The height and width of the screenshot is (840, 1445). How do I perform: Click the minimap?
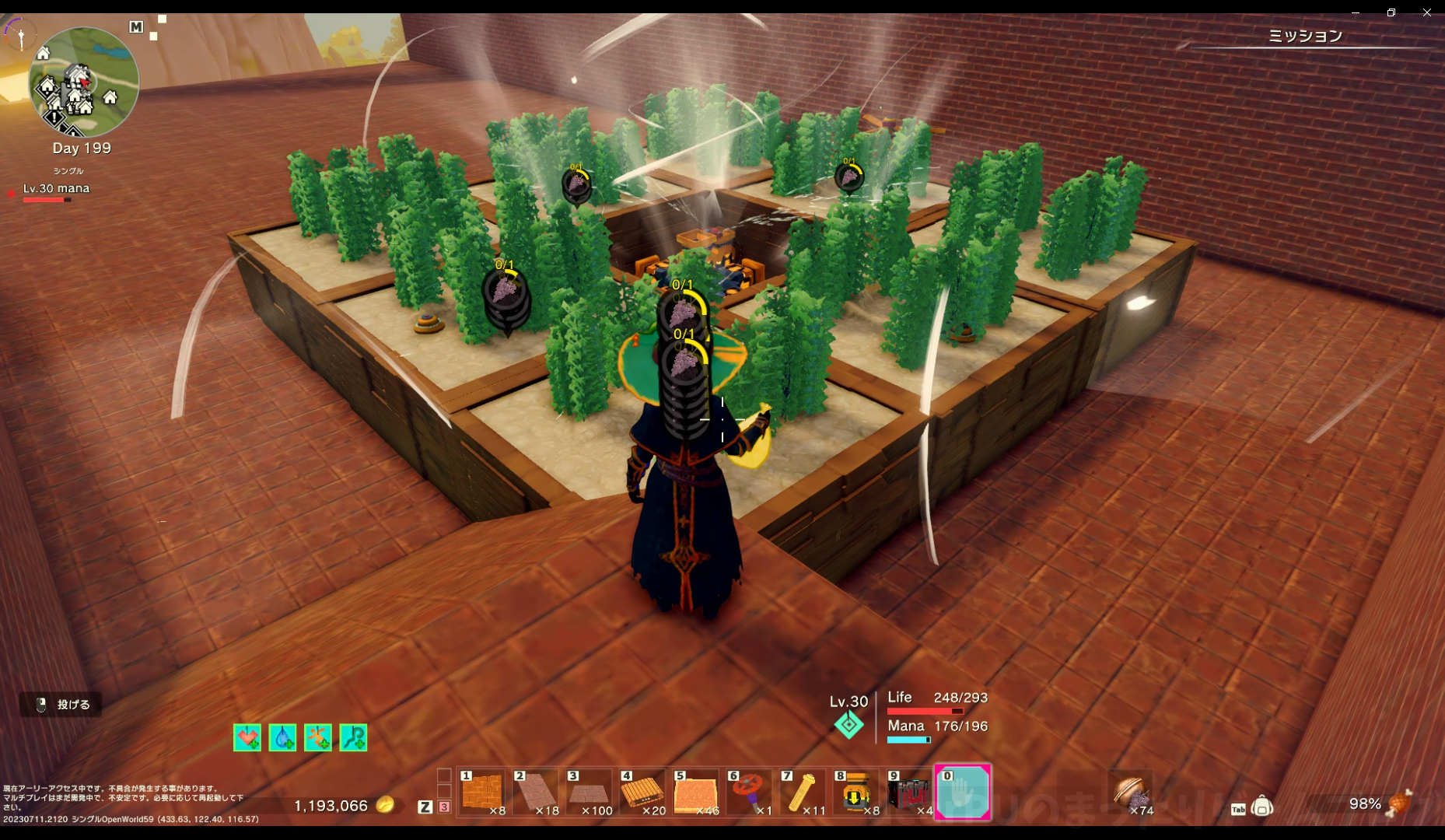click(83, 82)
